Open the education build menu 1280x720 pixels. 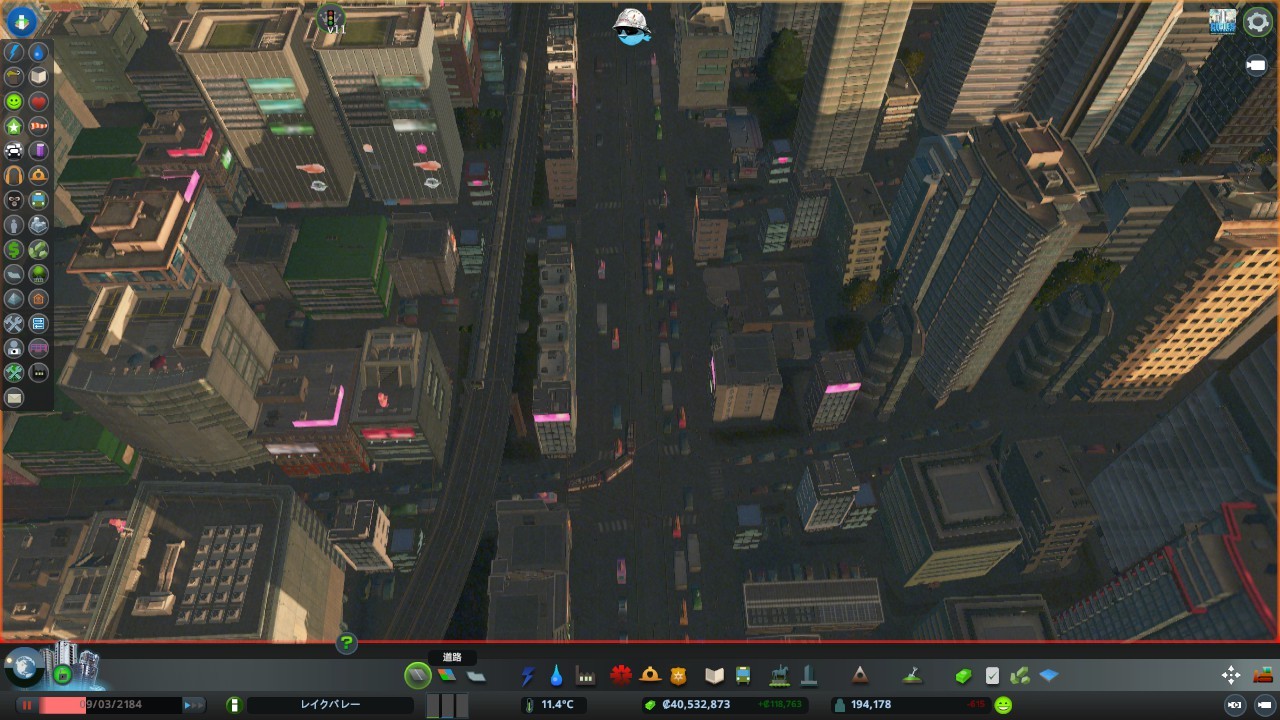coord(714,676)
